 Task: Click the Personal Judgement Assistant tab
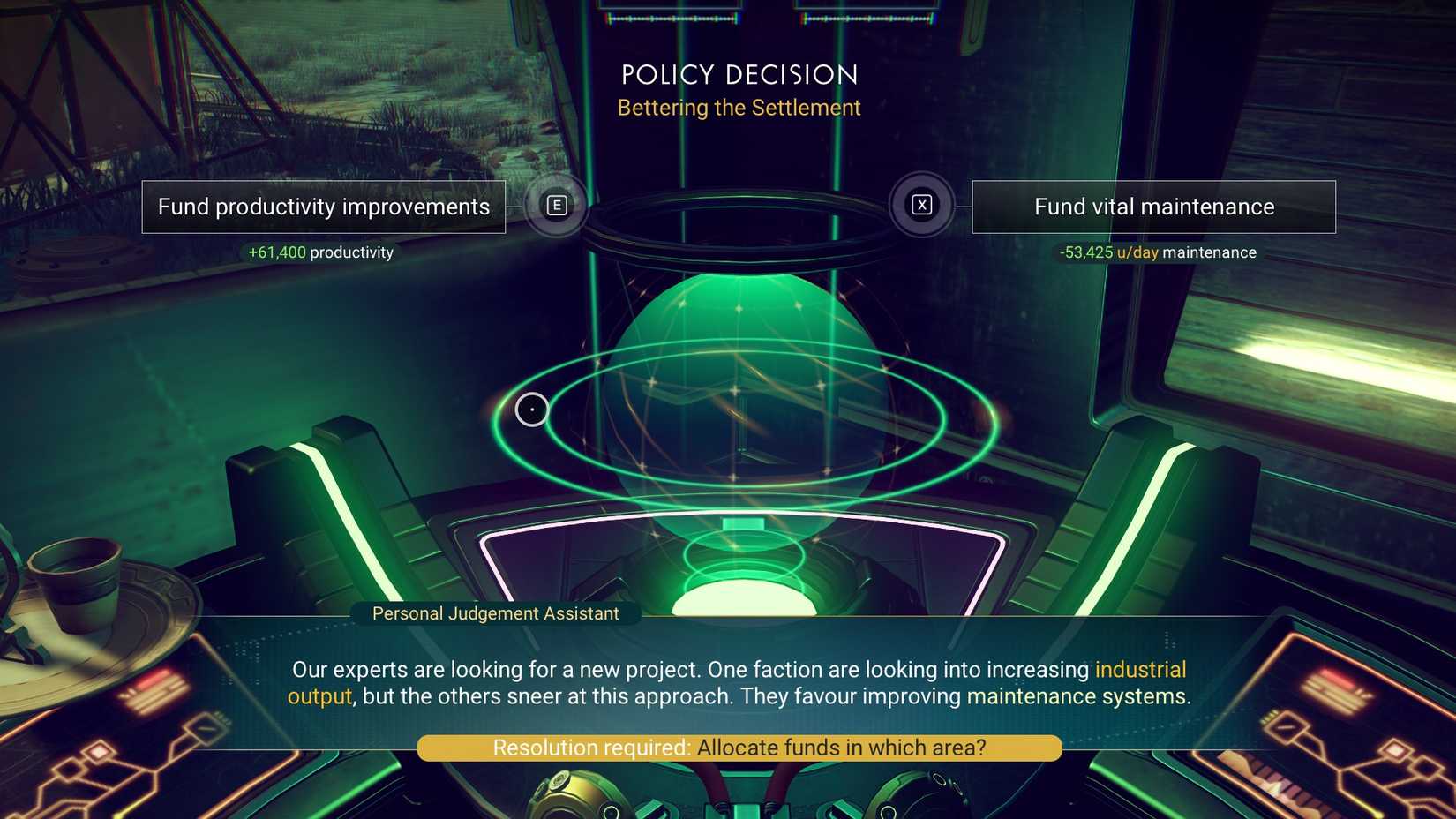pos(495,612)
